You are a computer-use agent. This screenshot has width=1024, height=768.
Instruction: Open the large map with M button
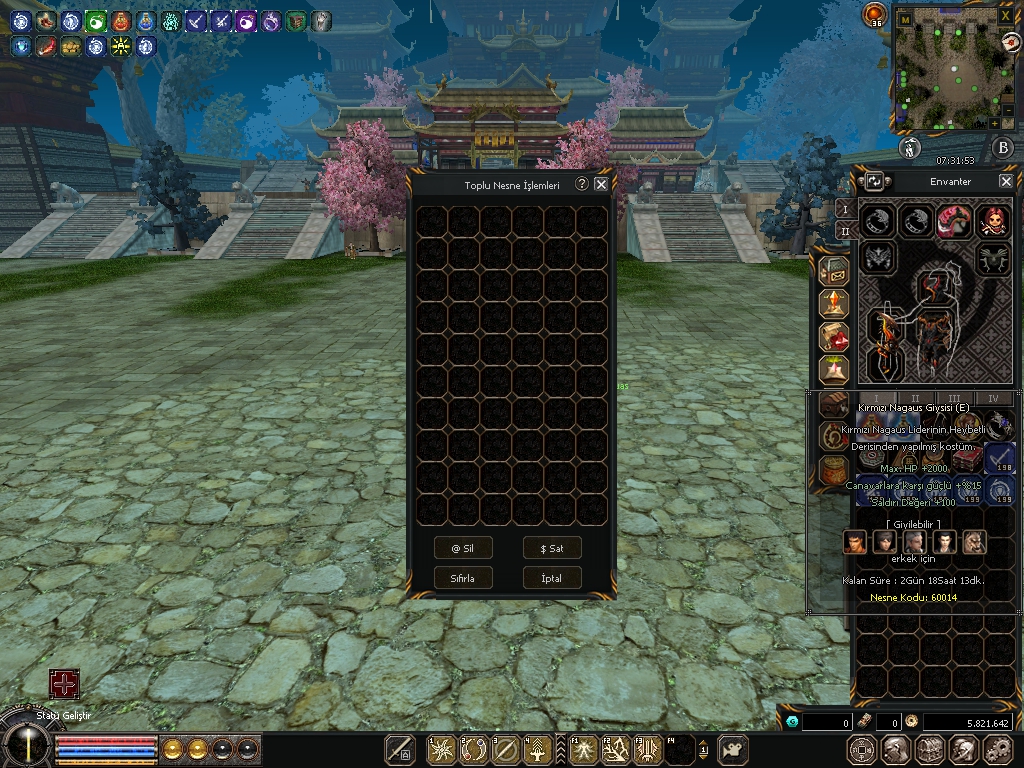pos(905,18)
